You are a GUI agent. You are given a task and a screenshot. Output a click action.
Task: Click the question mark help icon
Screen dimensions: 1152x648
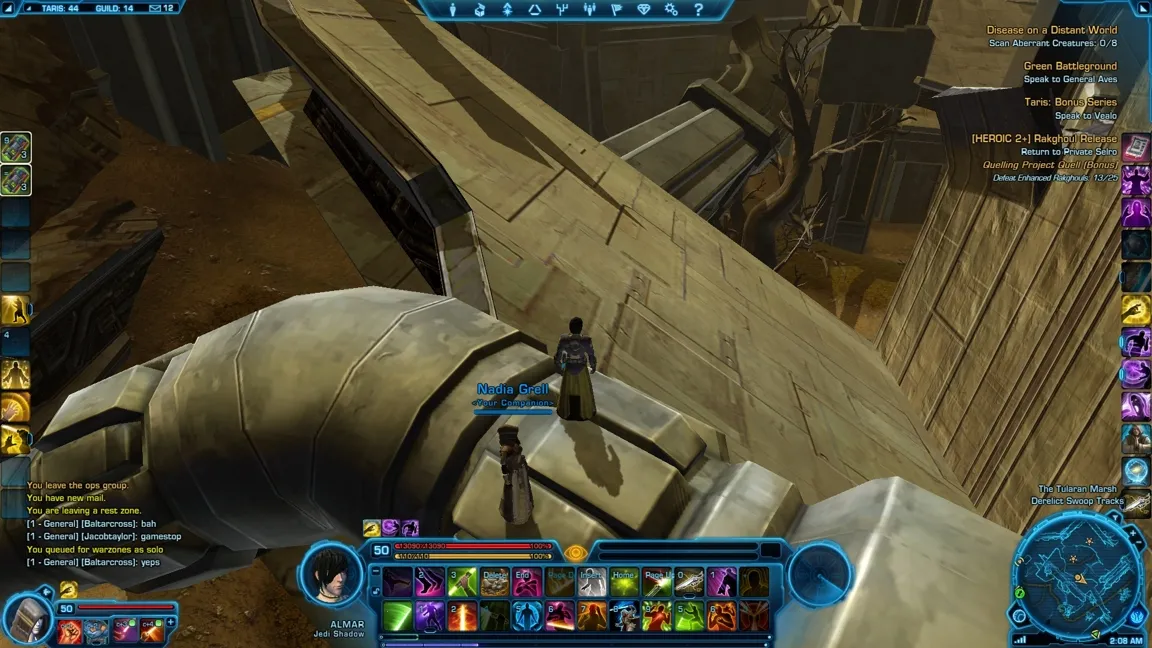tap(699, 10)
